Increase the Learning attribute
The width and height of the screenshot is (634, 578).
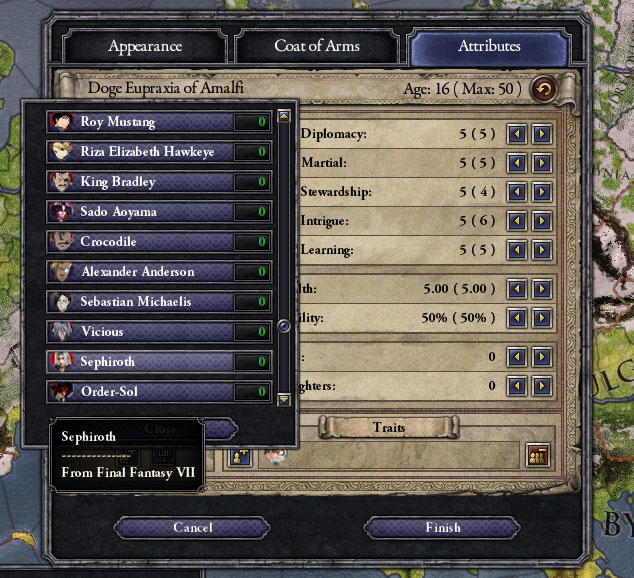pos(541,249)
